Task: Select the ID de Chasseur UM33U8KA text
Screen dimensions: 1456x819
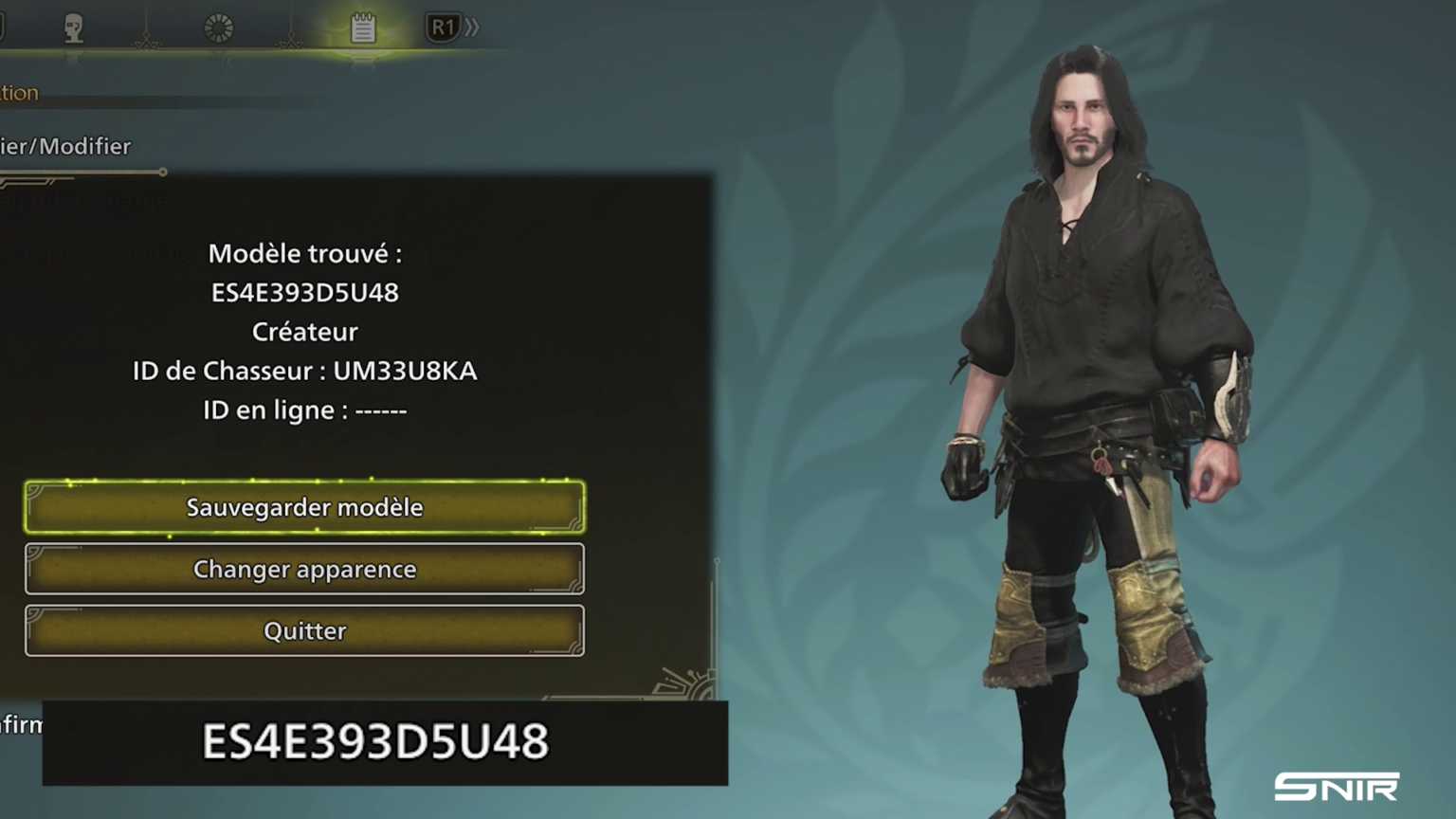Action: [x=305, y=372]
